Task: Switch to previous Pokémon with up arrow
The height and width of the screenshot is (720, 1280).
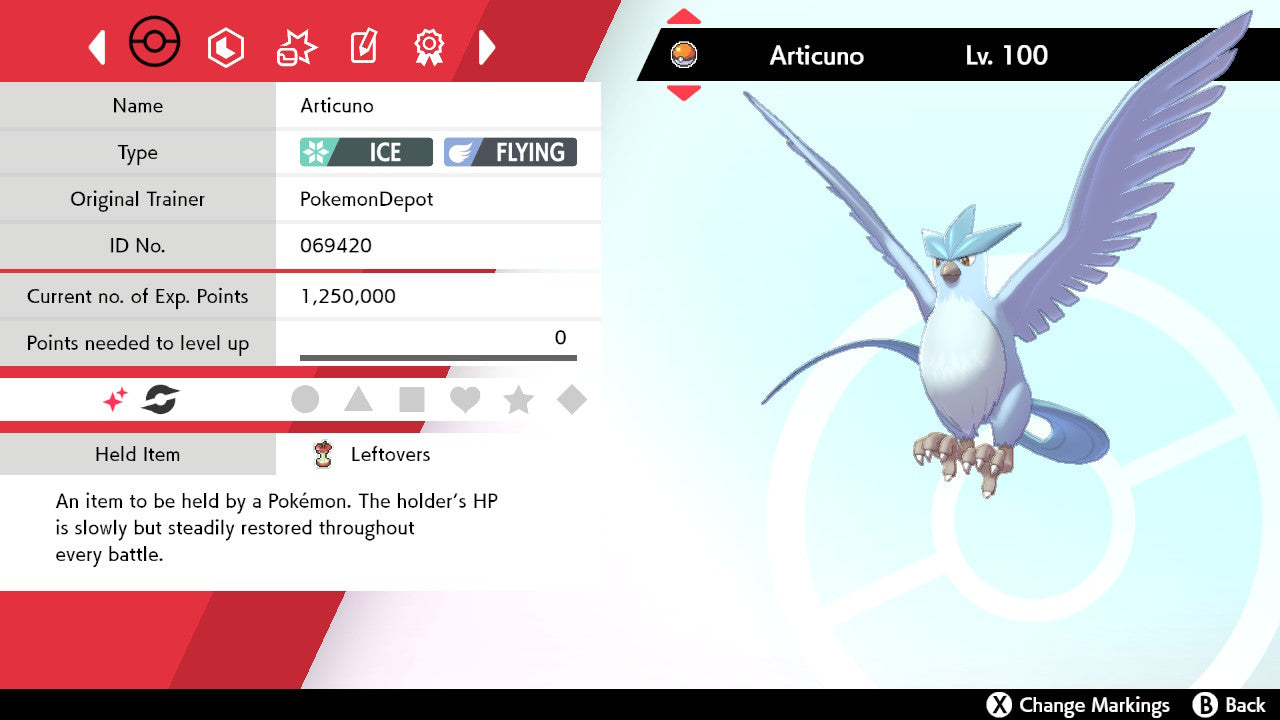Action: pos(684,17)
